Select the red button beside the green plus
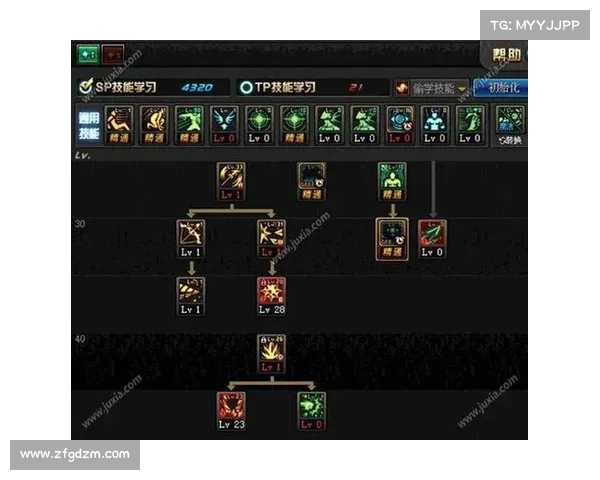Screen dimensions: 600x480 click(112, 54)
